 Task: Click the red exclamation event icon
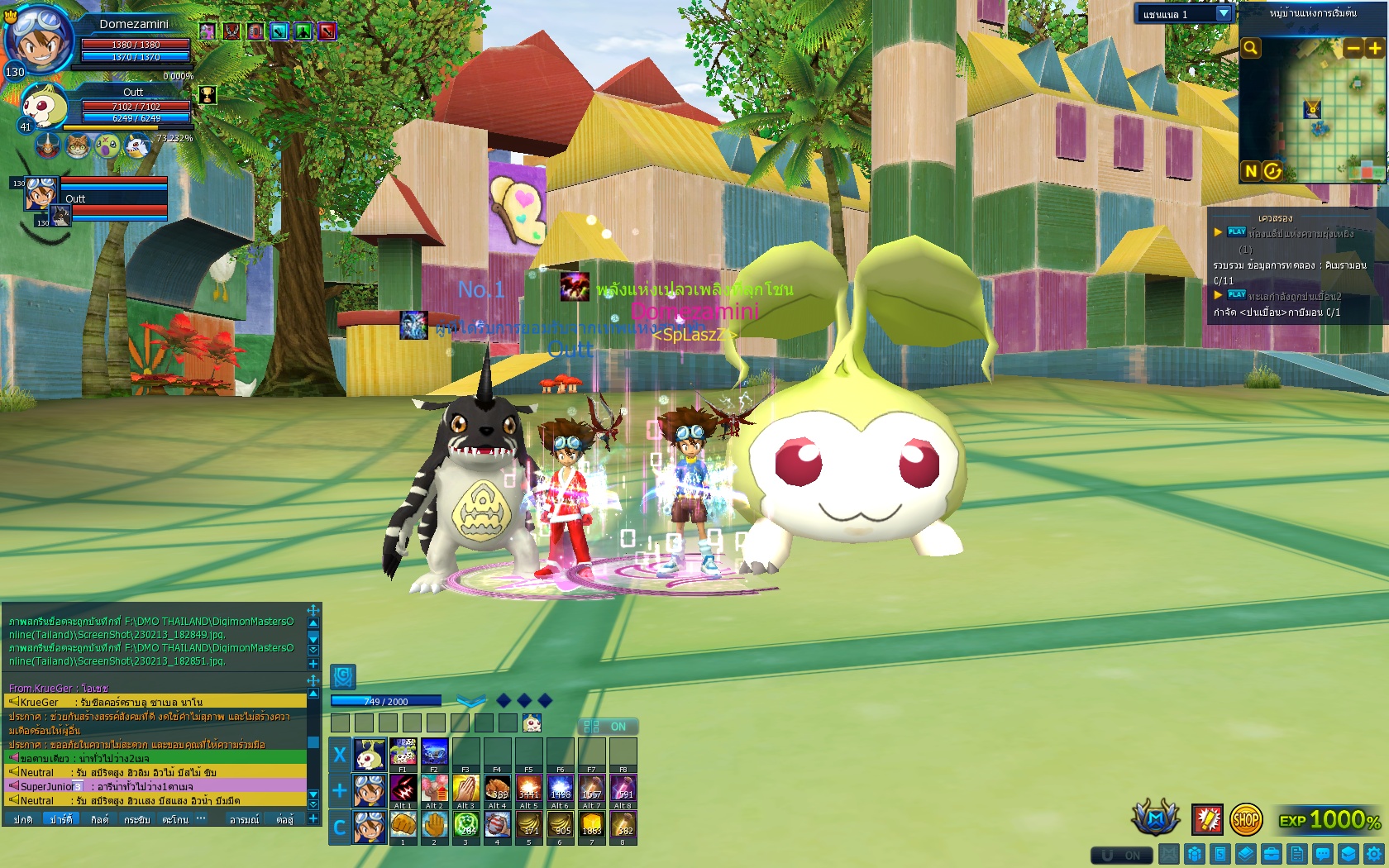(x=1207, y=819)
